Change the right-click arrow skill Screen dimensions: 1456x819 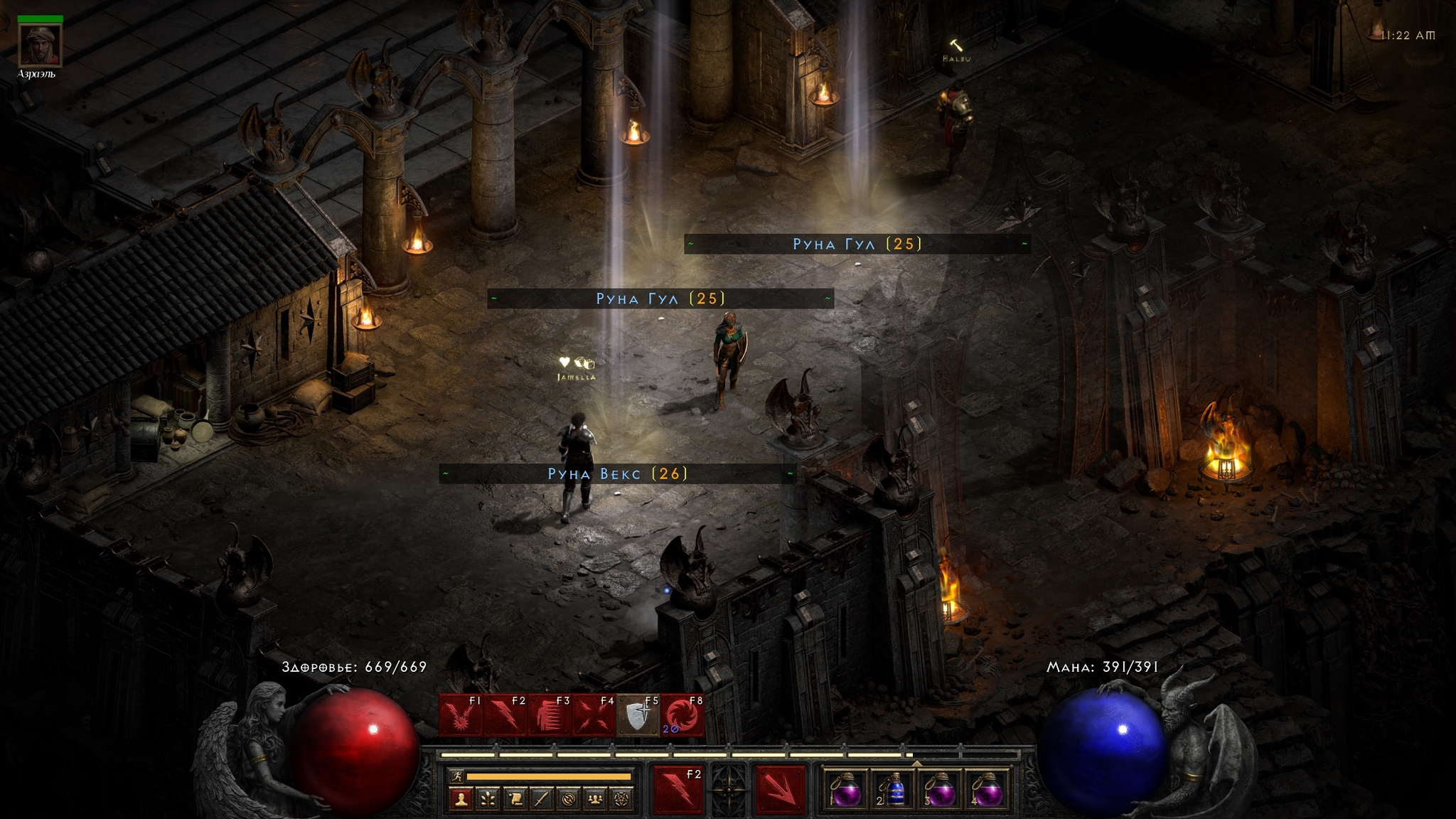click(x=780, y=788)
